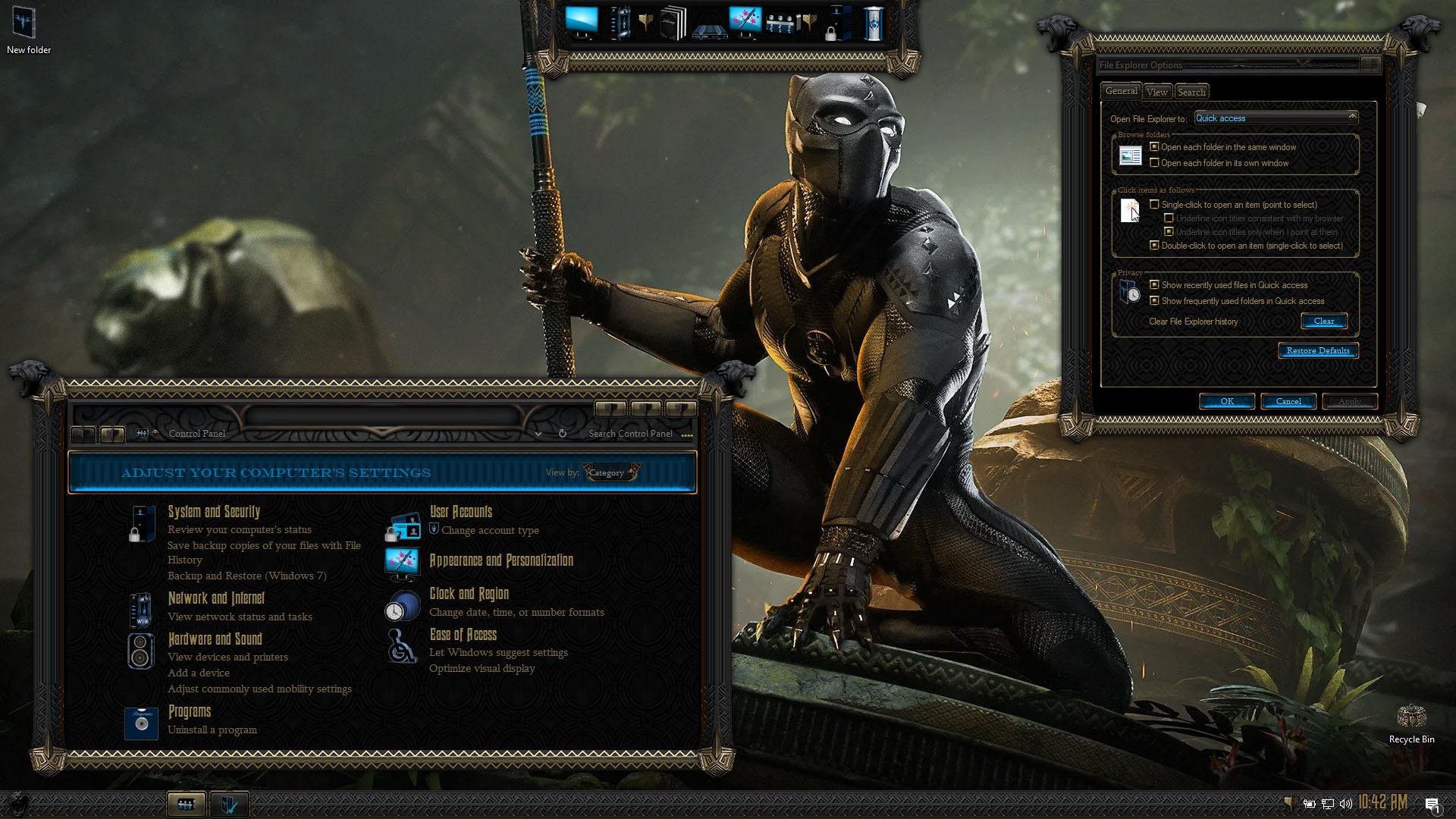Select Open each folder in its own window

[x=1155, y=163]
